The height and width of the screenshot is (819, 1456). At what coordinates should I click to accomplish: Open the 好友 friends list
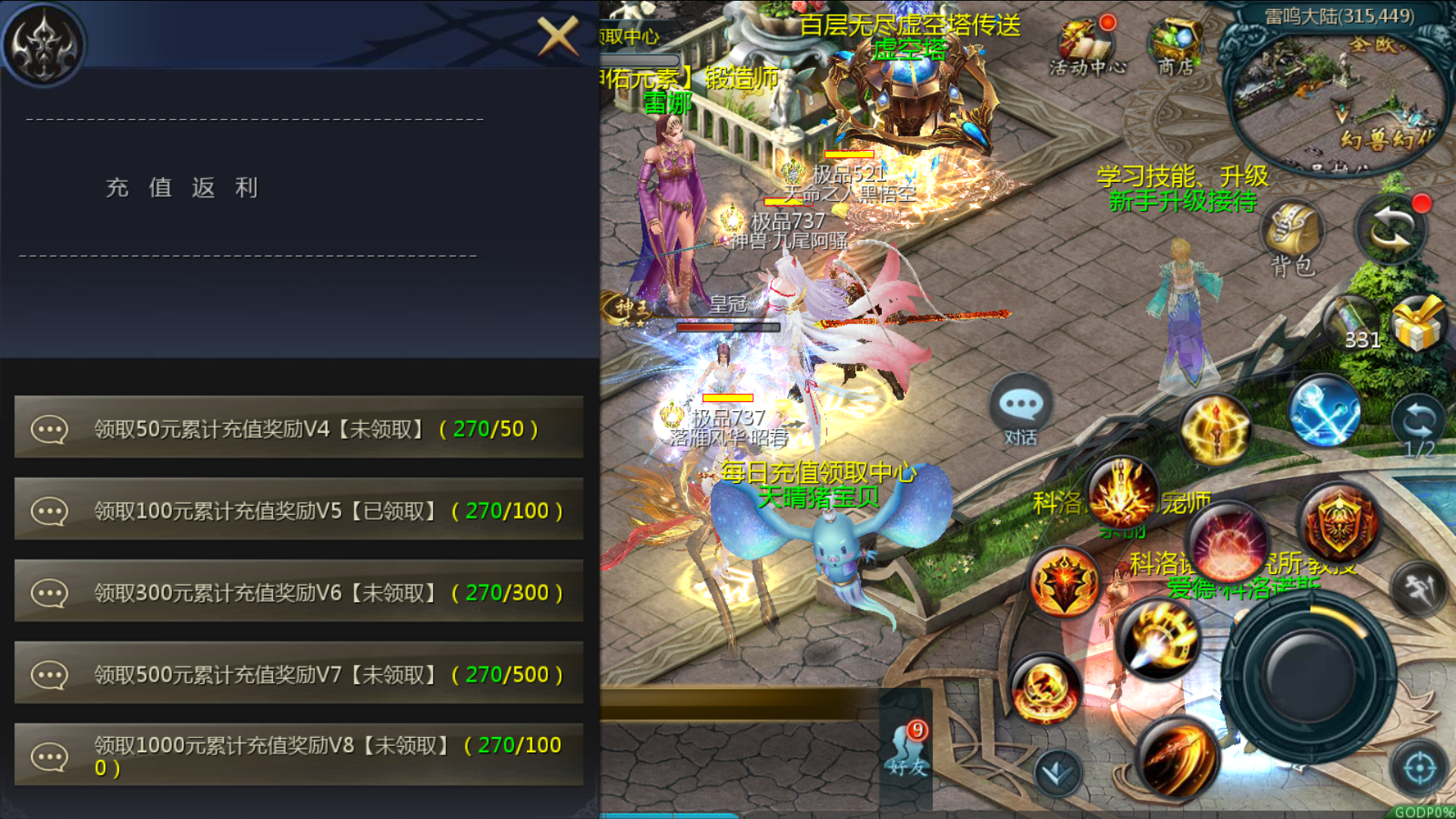(x=908, y=750)
